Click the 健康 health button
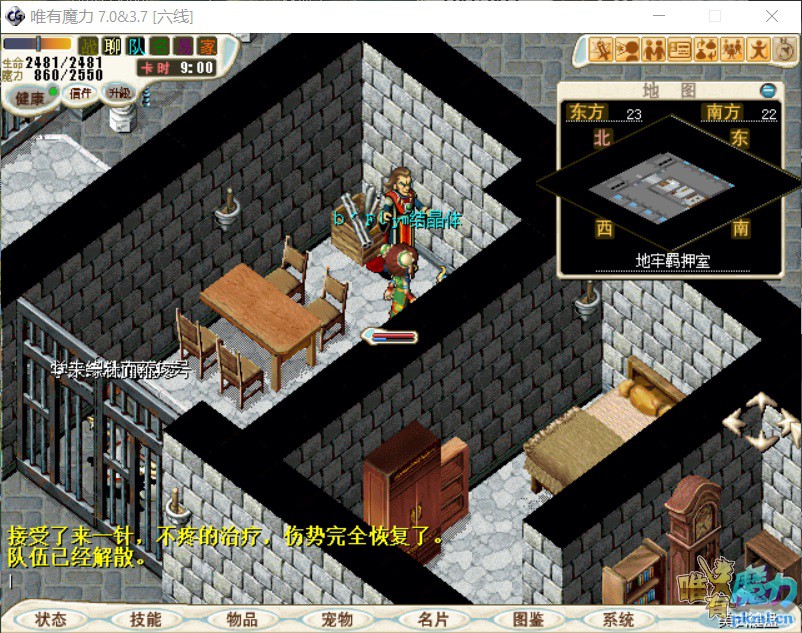This screenshot has height=633, width=802. pyautogui.click(x=29, y=98)
